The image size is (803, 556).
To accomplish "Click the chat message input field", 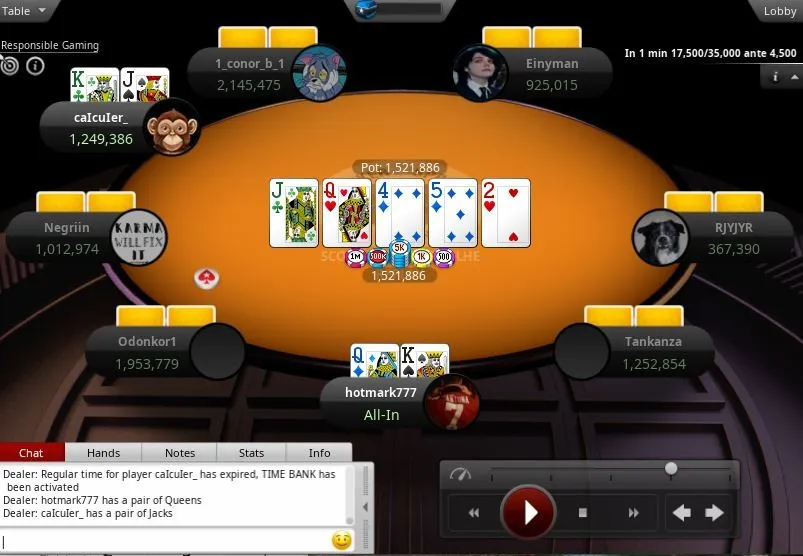I will [165, 541].
